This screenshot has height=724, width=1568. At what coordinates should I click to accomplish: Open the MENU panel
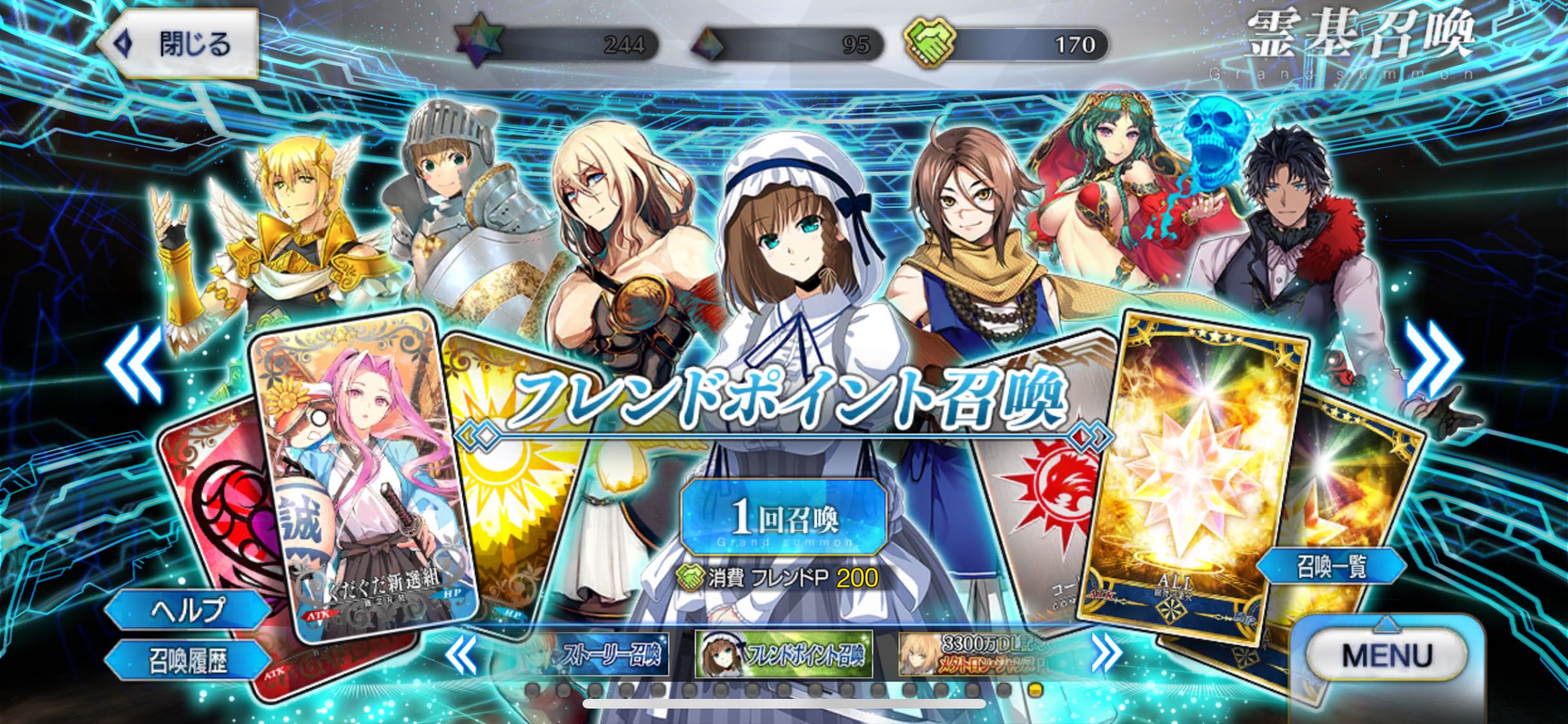tap(1386, 655)
